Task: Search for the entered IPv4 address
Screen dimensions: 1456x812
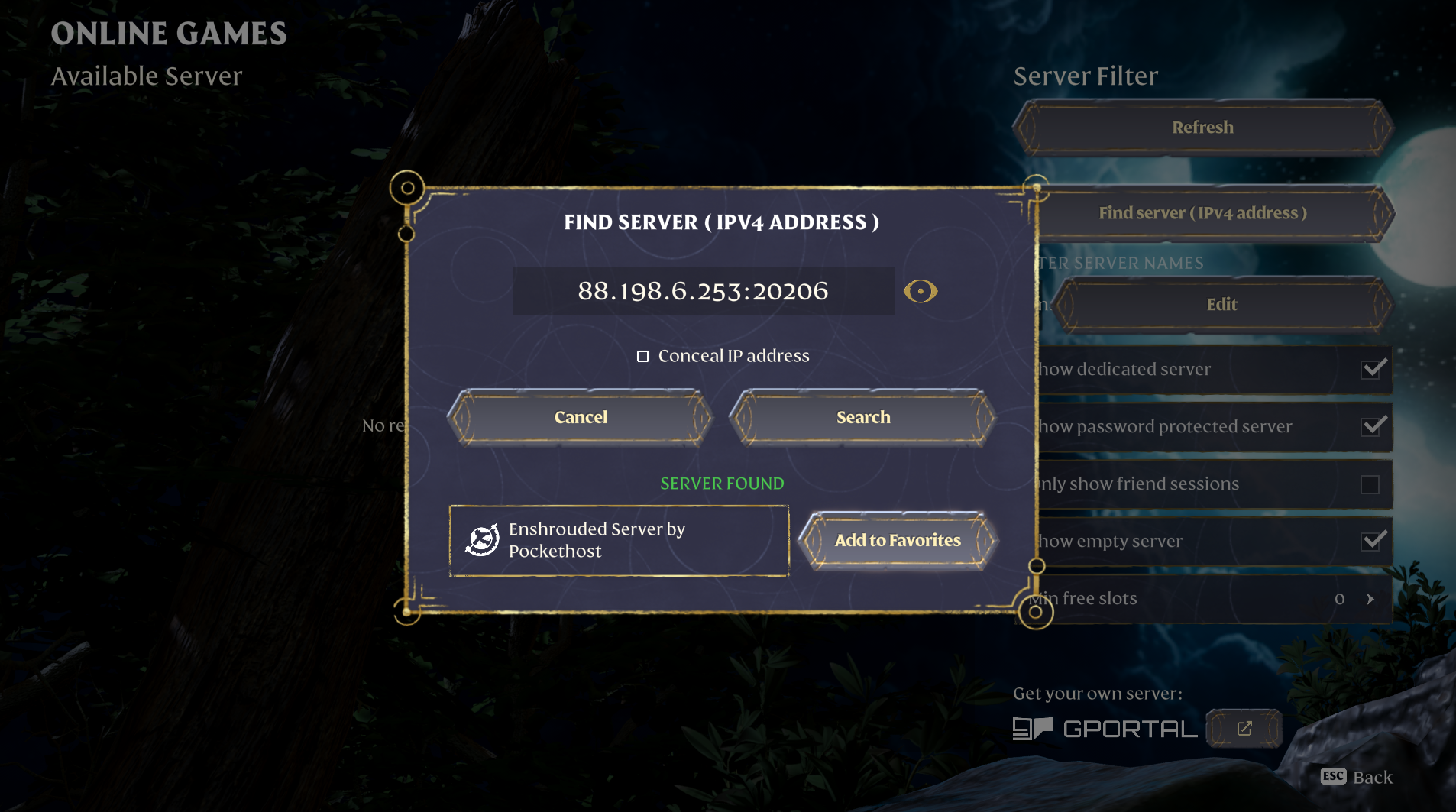Action: coord(862,417)
